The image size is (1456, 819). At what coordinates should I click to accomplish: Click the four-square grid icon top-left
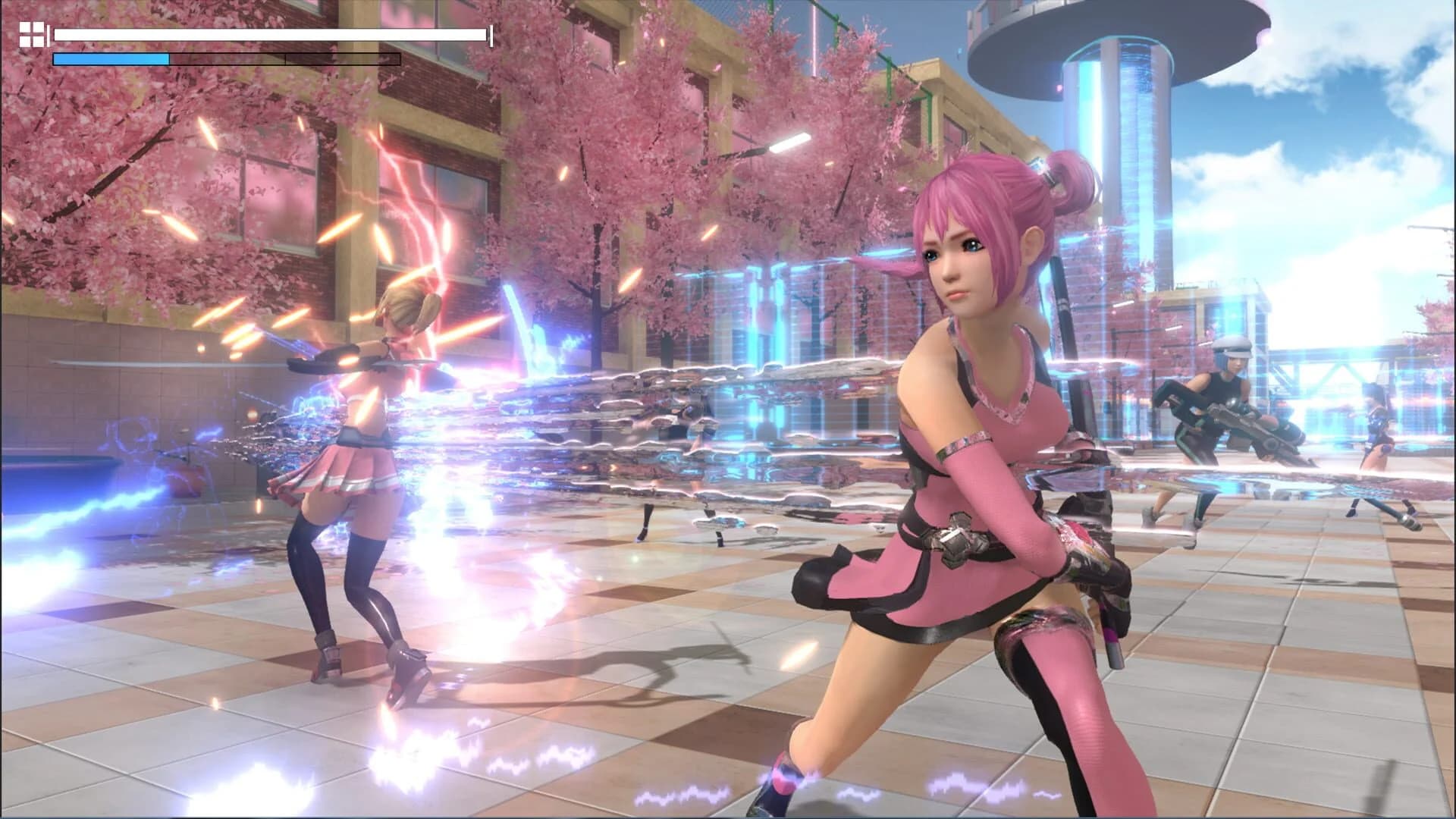(32, 33)
